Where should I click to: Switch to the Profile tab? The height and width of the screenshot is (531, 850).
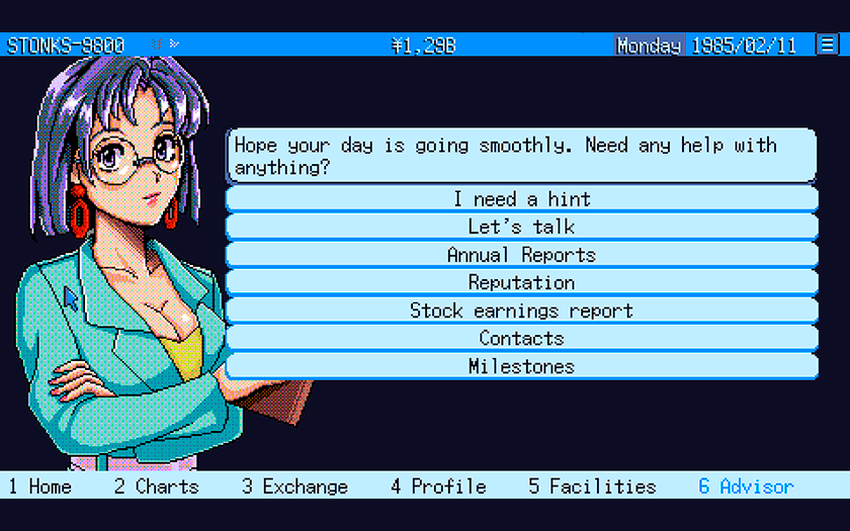438,487
